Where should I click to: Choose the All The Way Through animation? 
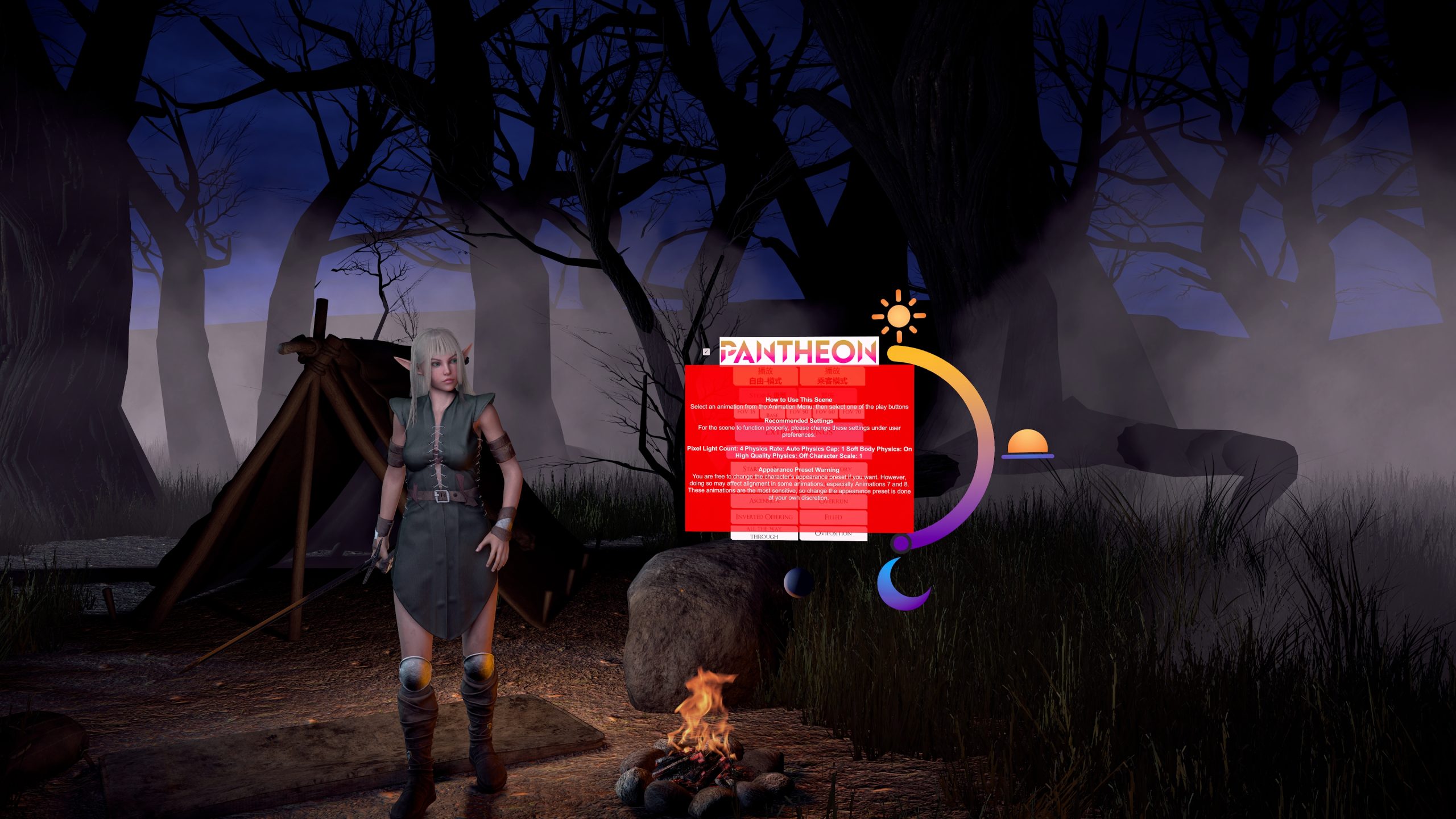[764, 533]
